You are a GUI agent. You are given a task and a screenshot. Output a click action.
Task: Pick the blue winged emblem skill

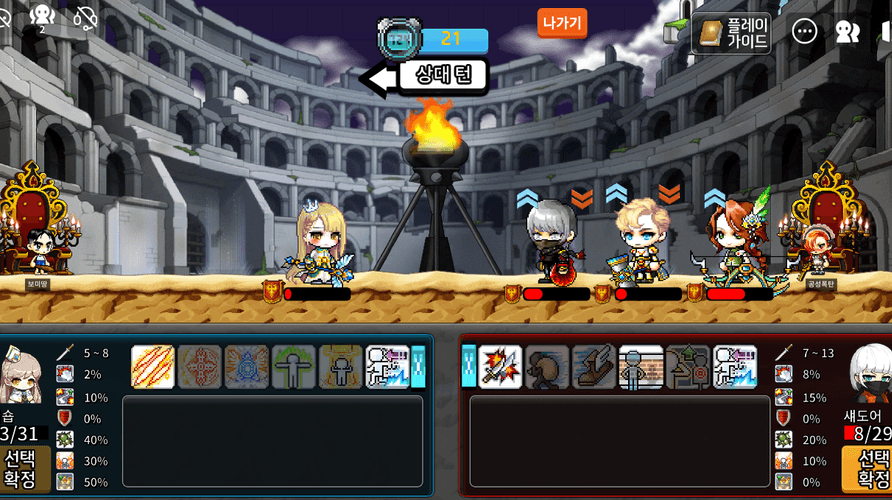pyautogui.click(x=246, y=367)
